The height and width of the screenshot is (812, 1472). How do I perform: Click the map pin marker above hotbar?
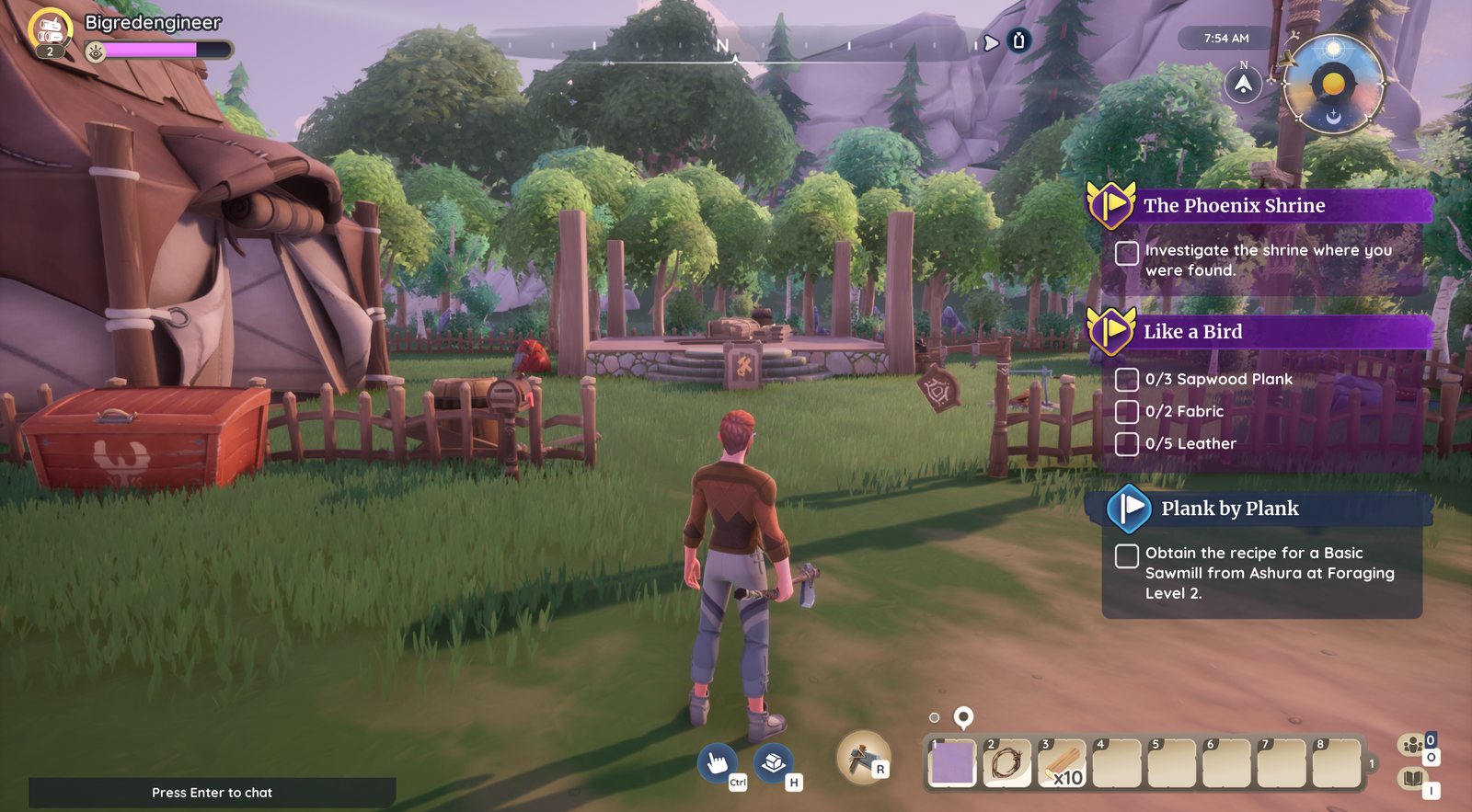(963, 716)
